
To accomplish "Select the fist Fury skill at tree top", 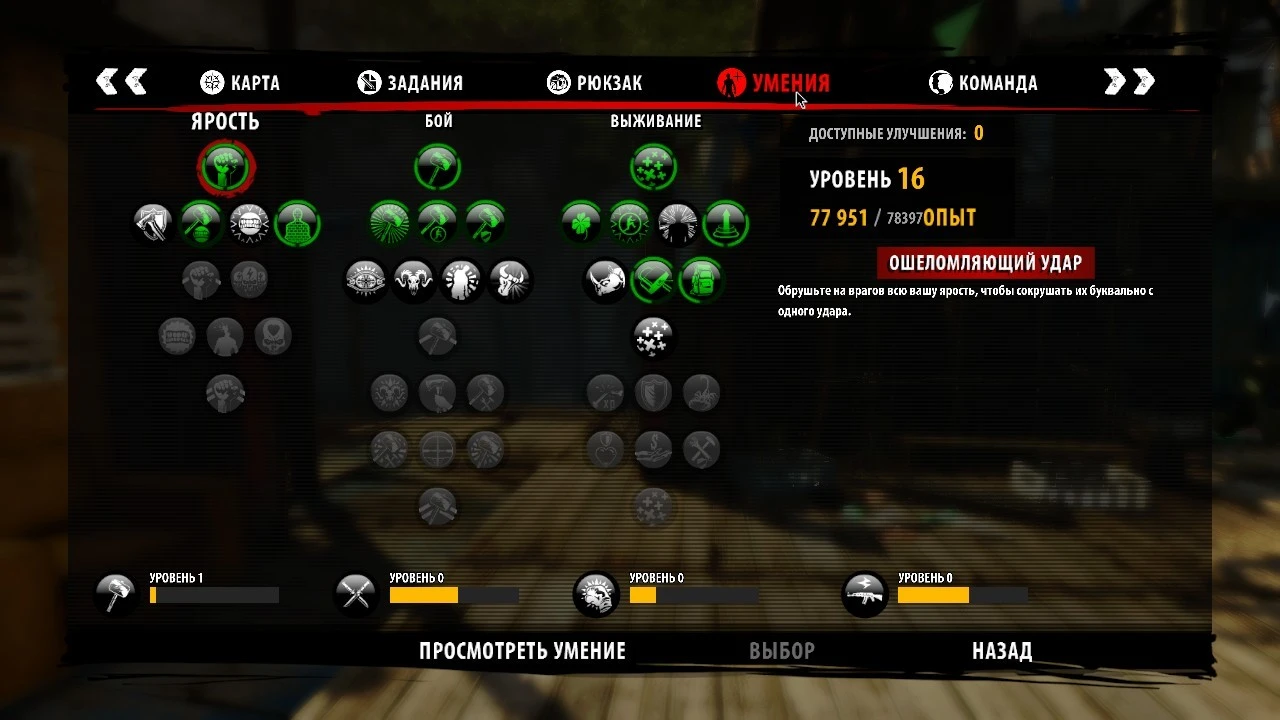I will 225,168.
